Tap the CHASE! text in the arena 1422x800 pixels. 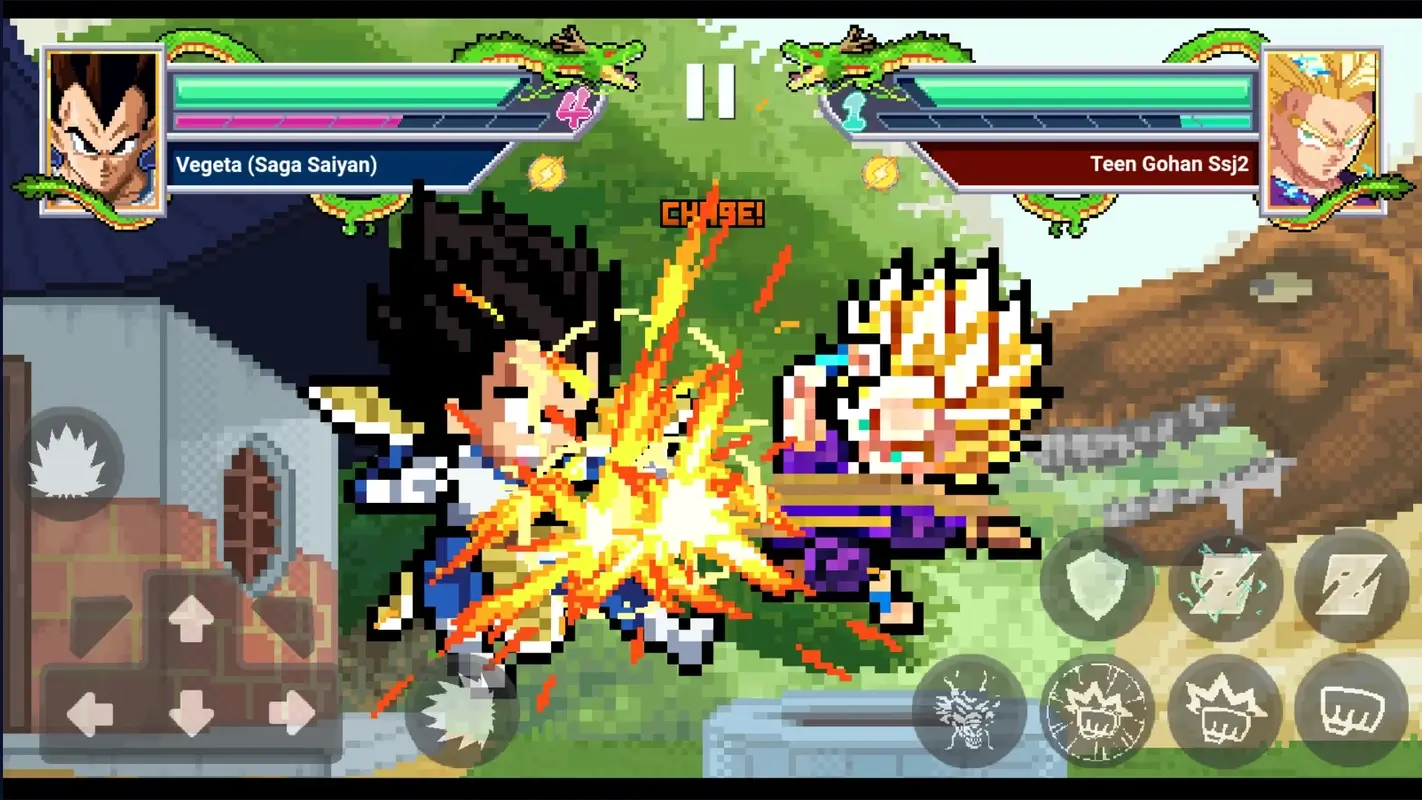[x=711, y=213]
